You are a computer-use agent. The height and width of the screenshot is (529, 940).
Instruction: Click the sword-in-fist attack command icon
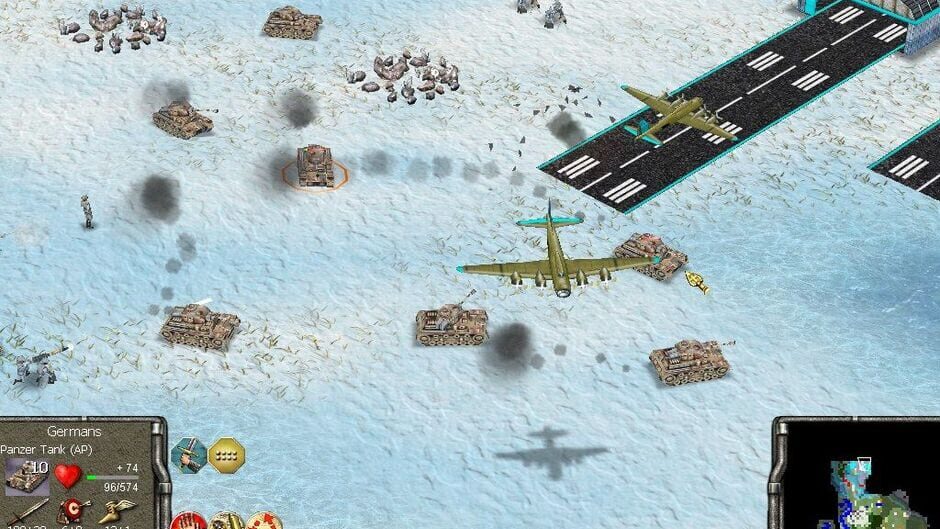tap(188, 456)
